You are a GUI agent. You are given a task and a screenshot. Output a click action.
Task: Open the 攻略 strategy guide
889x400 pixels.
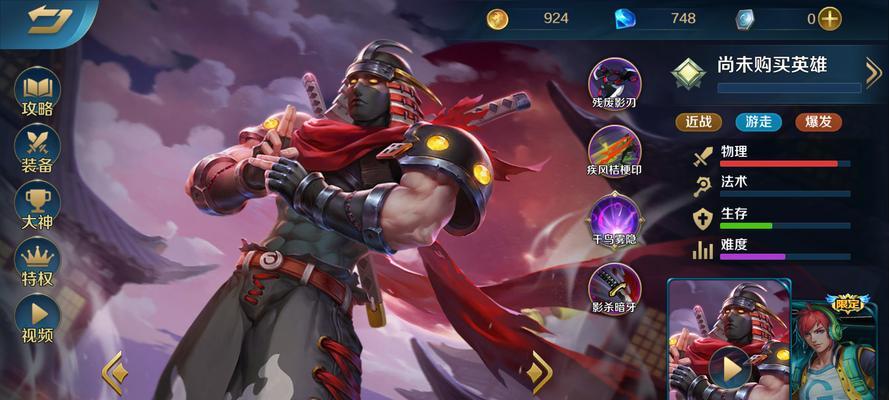(x=37, y=93)
